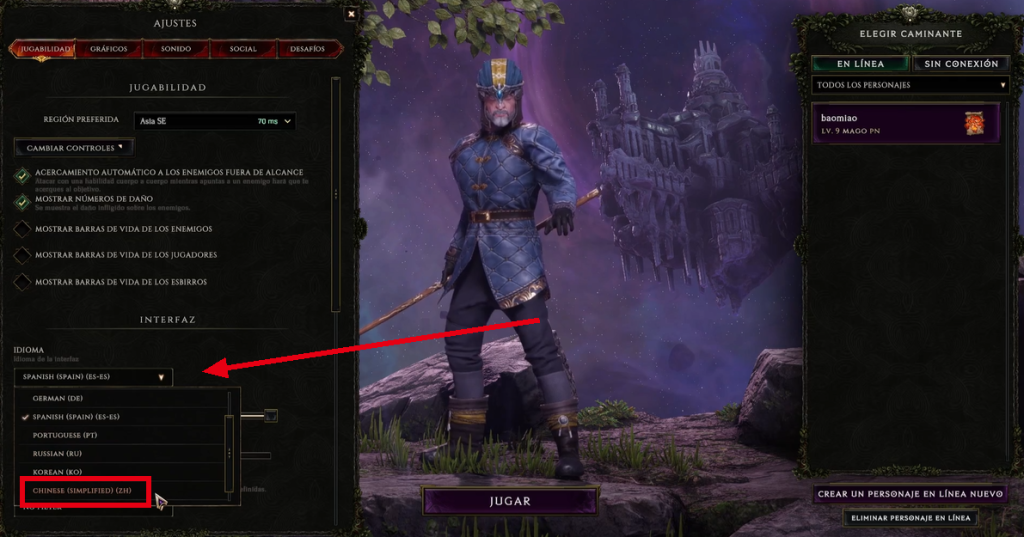Toggle the Acercamiento Automático checkbox
Viewport: 1024px width, 537px height.
tap(22, 175)
